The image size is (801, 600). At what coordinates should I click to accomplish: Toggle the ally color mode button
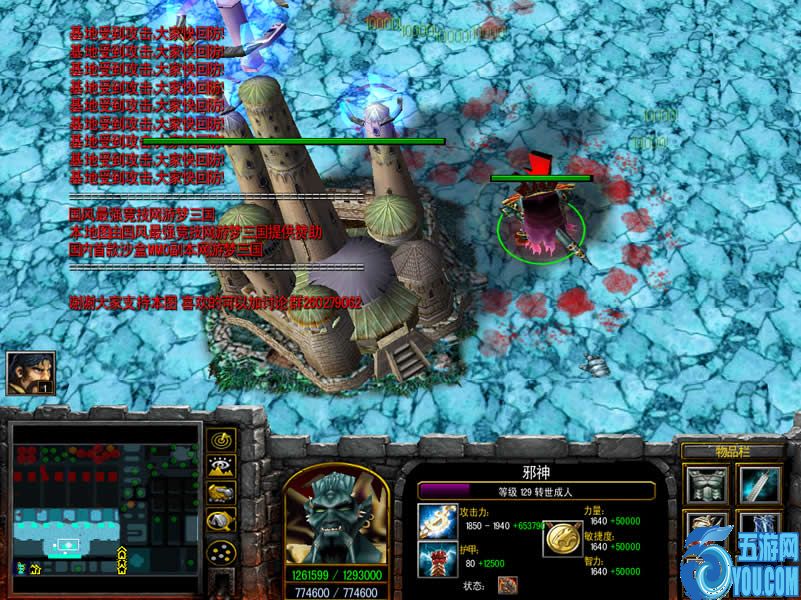click(221, 493)
